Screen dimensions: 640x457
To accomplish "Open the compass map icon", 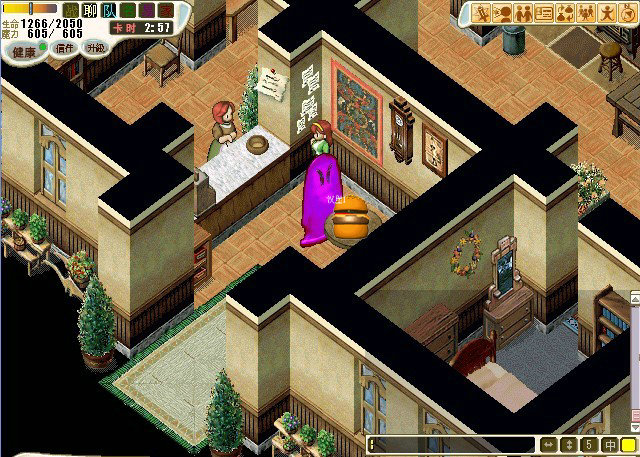I will click(x=627, y=13).
